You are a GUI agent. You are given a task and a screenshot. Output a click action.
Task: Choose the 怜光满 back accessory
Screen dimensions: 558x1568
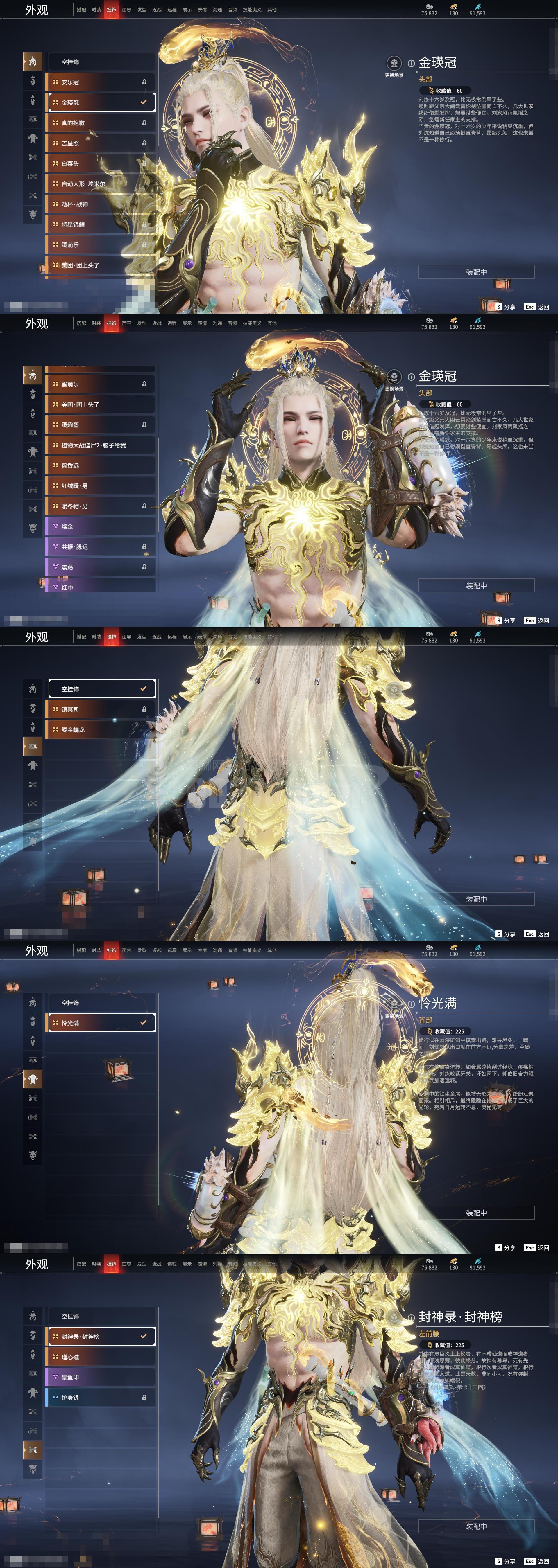pos(101,1023)
